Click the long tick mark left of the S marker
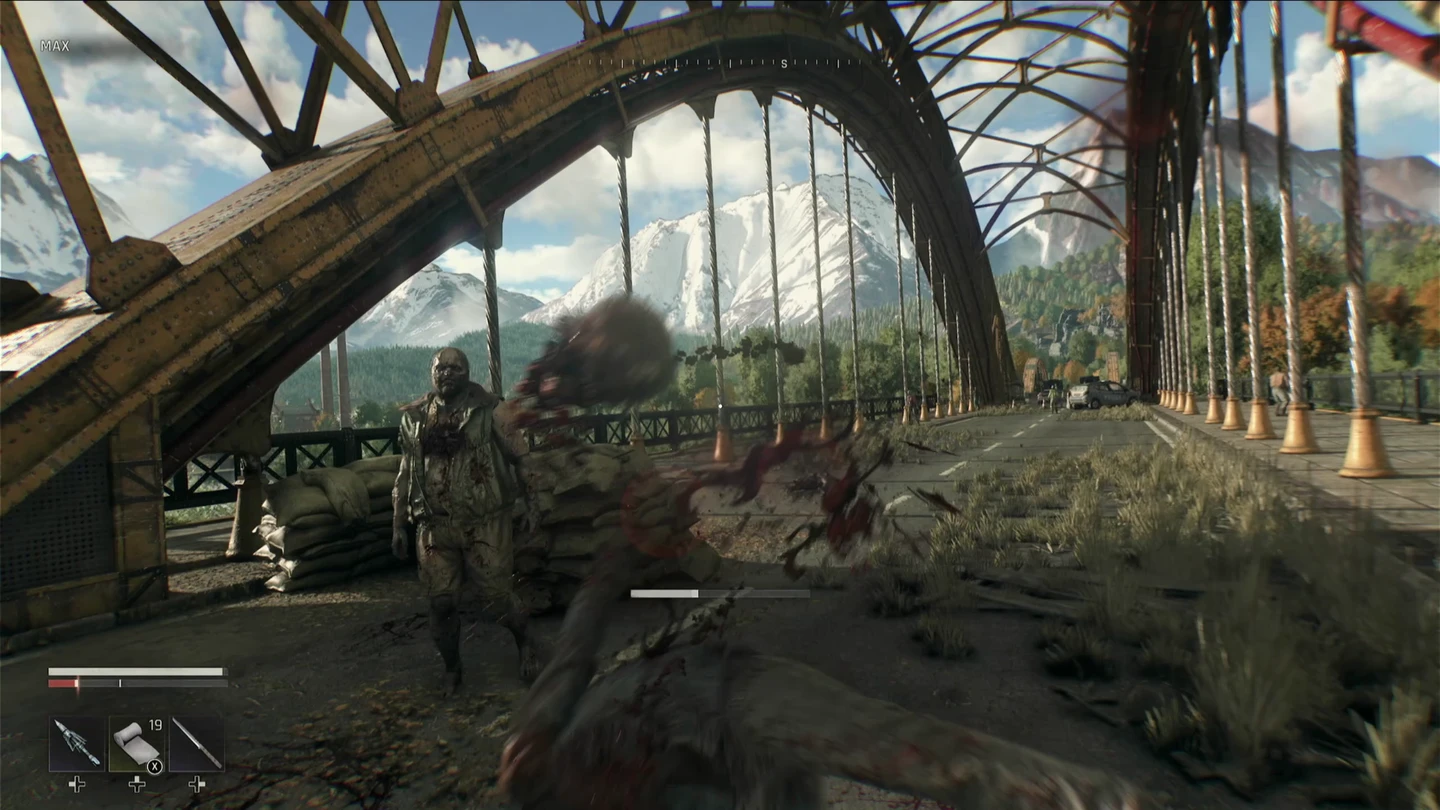Image resolution: width=1440 pixels, height=810 pixels. click(730, 63)
